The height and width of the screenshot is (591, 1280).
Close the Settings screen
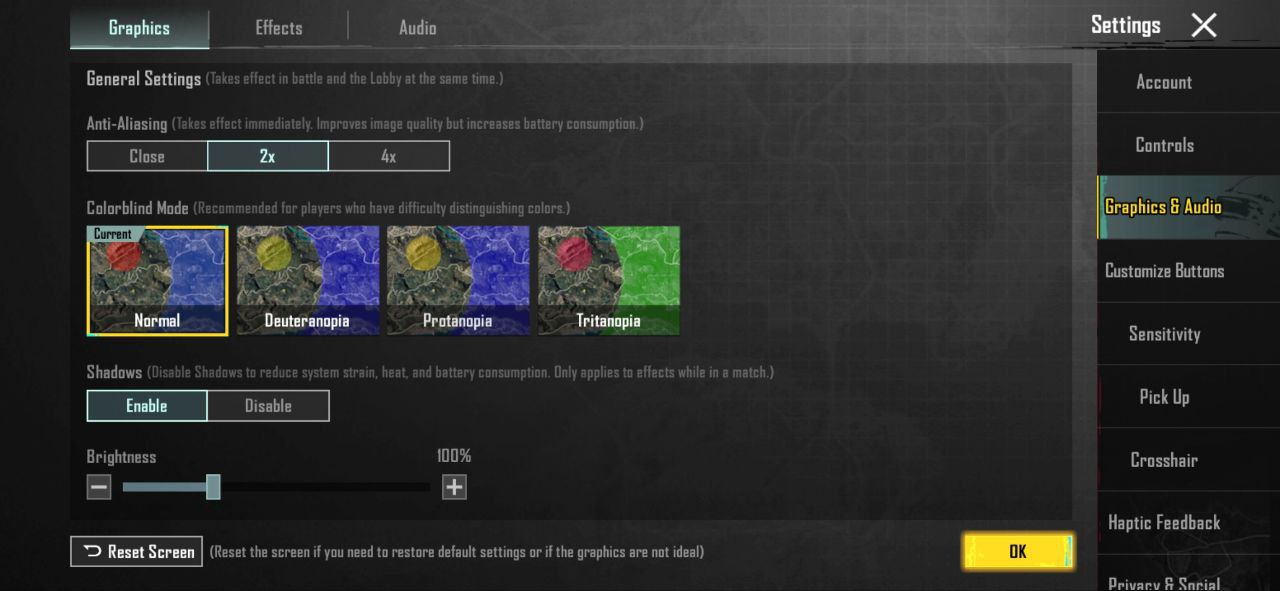(x=1204, y=26)
